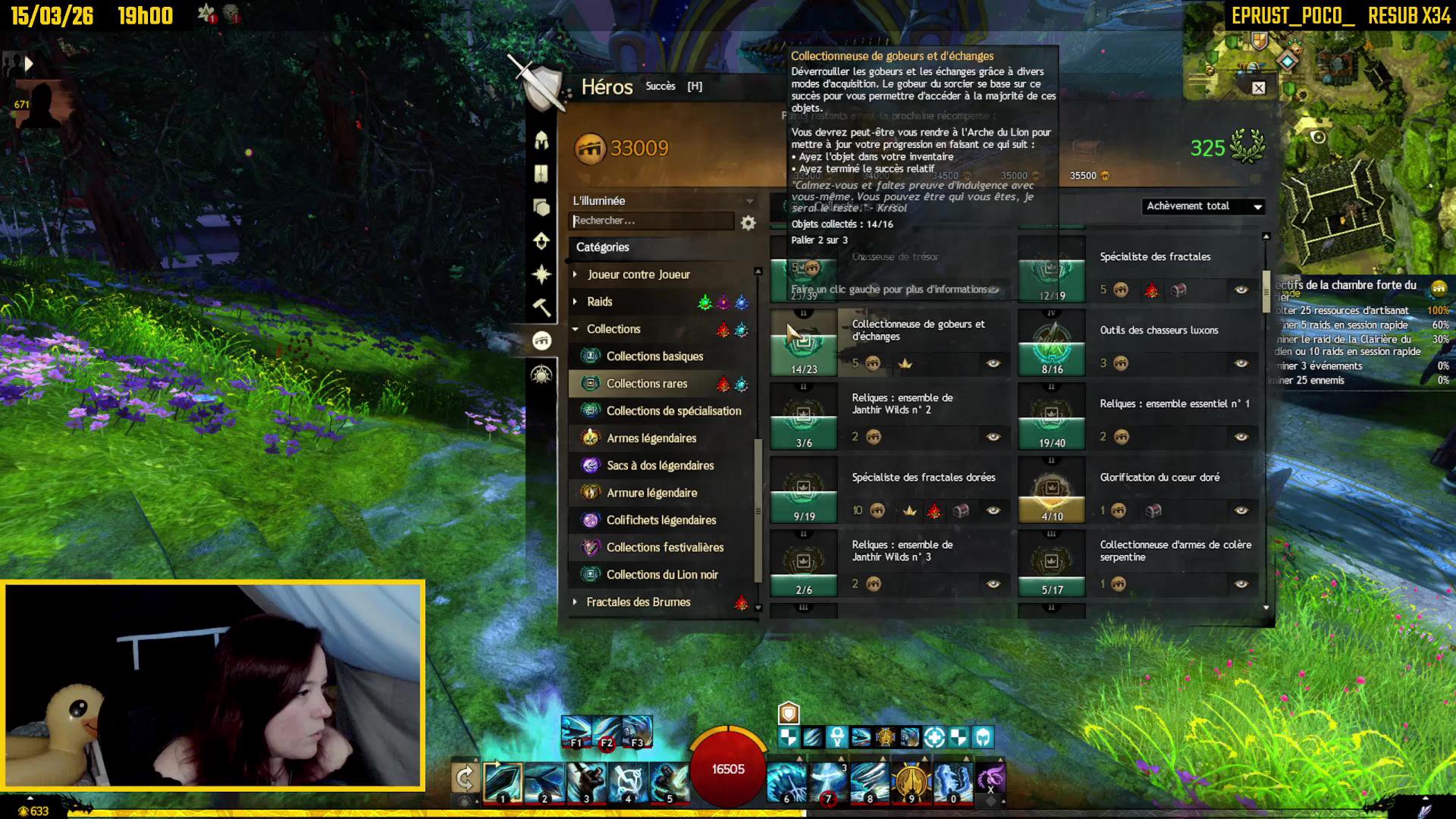This screenshot has width=1456, height=819.
Task: Open Spécialiste des fractales dorées achievement
Action: [923, 478]
